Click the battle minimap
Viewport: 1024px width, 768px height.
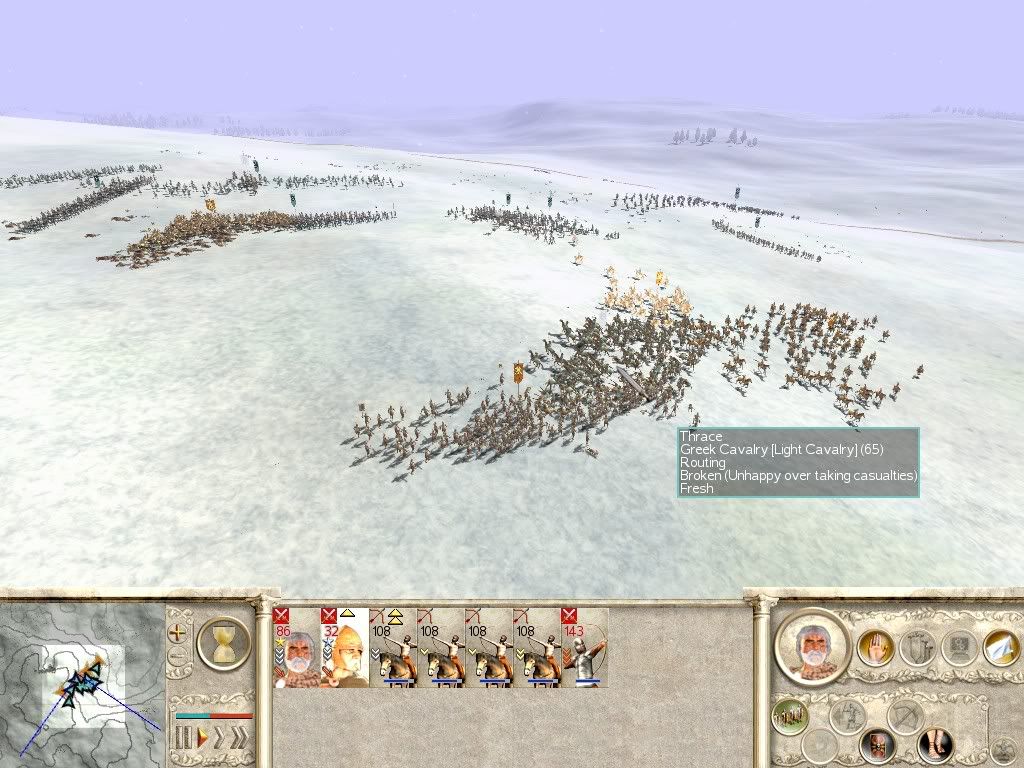[82, 682]
